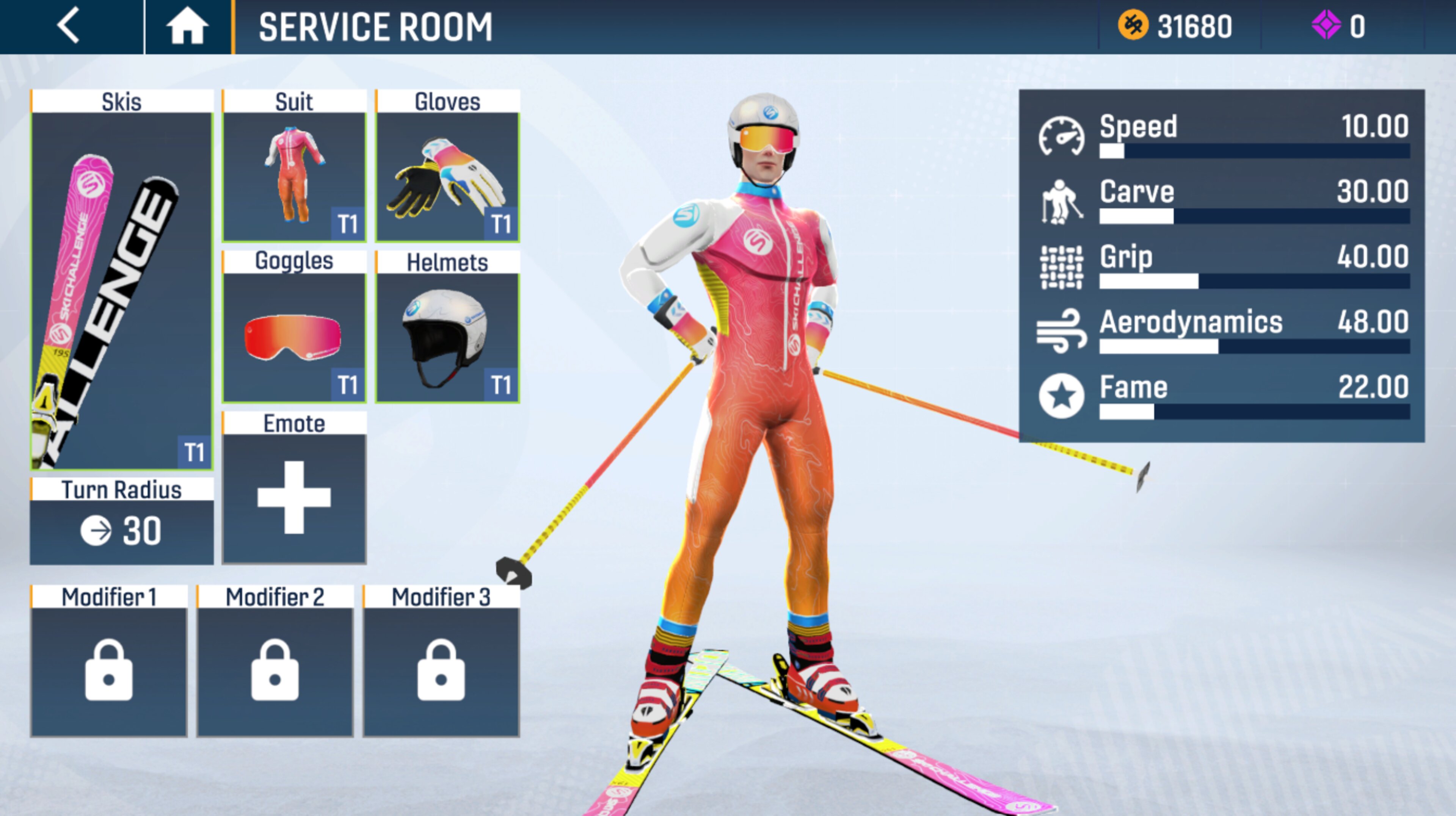Open the Goggles slot
This screenshot has height=816, width=1456.
(294, 337)
